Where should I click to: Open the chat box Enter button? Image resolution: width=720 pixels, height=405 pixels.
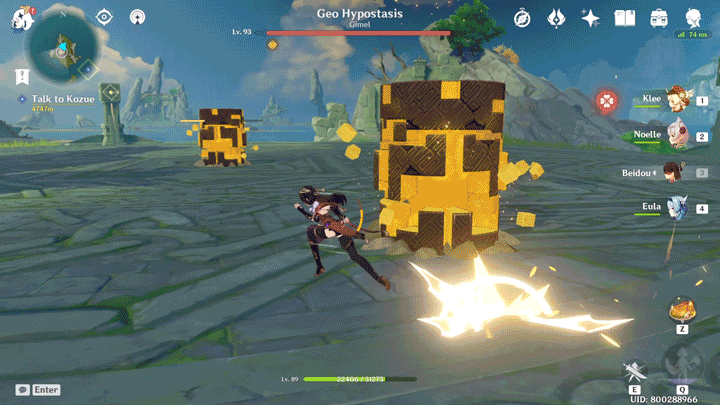pos(38,389)
